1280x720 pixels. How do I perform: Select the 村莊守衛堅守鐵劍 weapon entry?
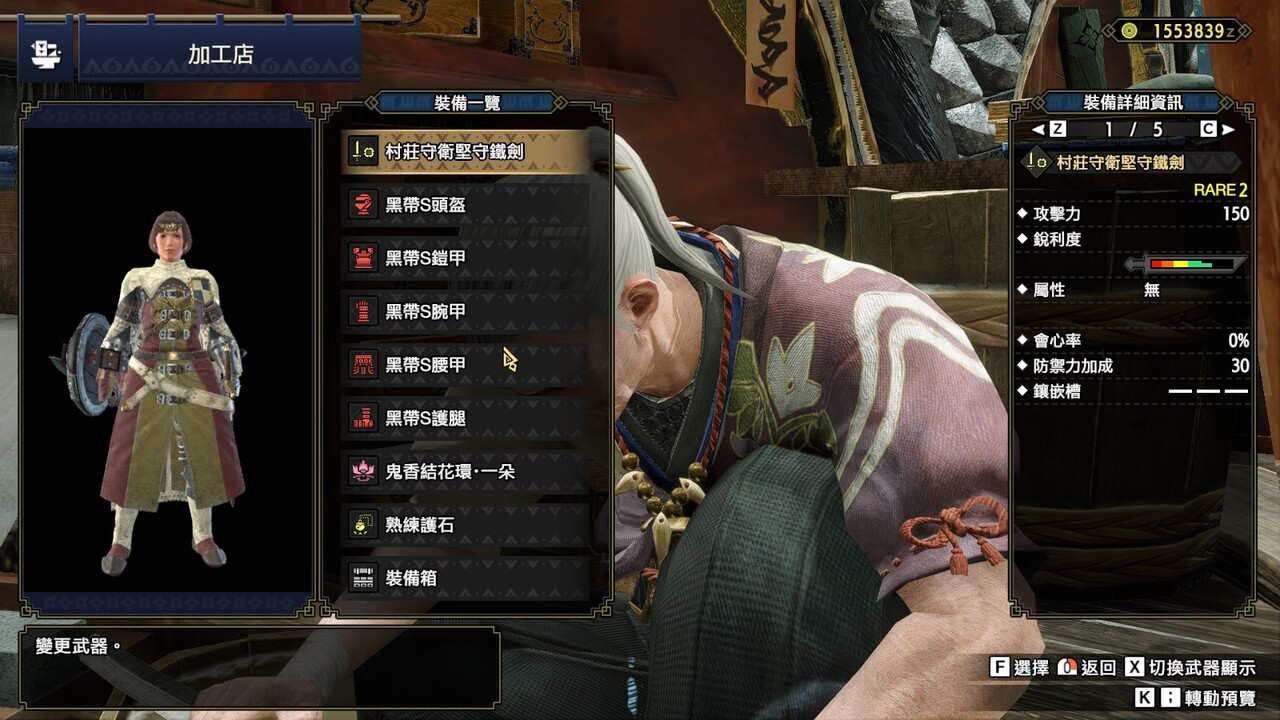(x=465, y=152)
